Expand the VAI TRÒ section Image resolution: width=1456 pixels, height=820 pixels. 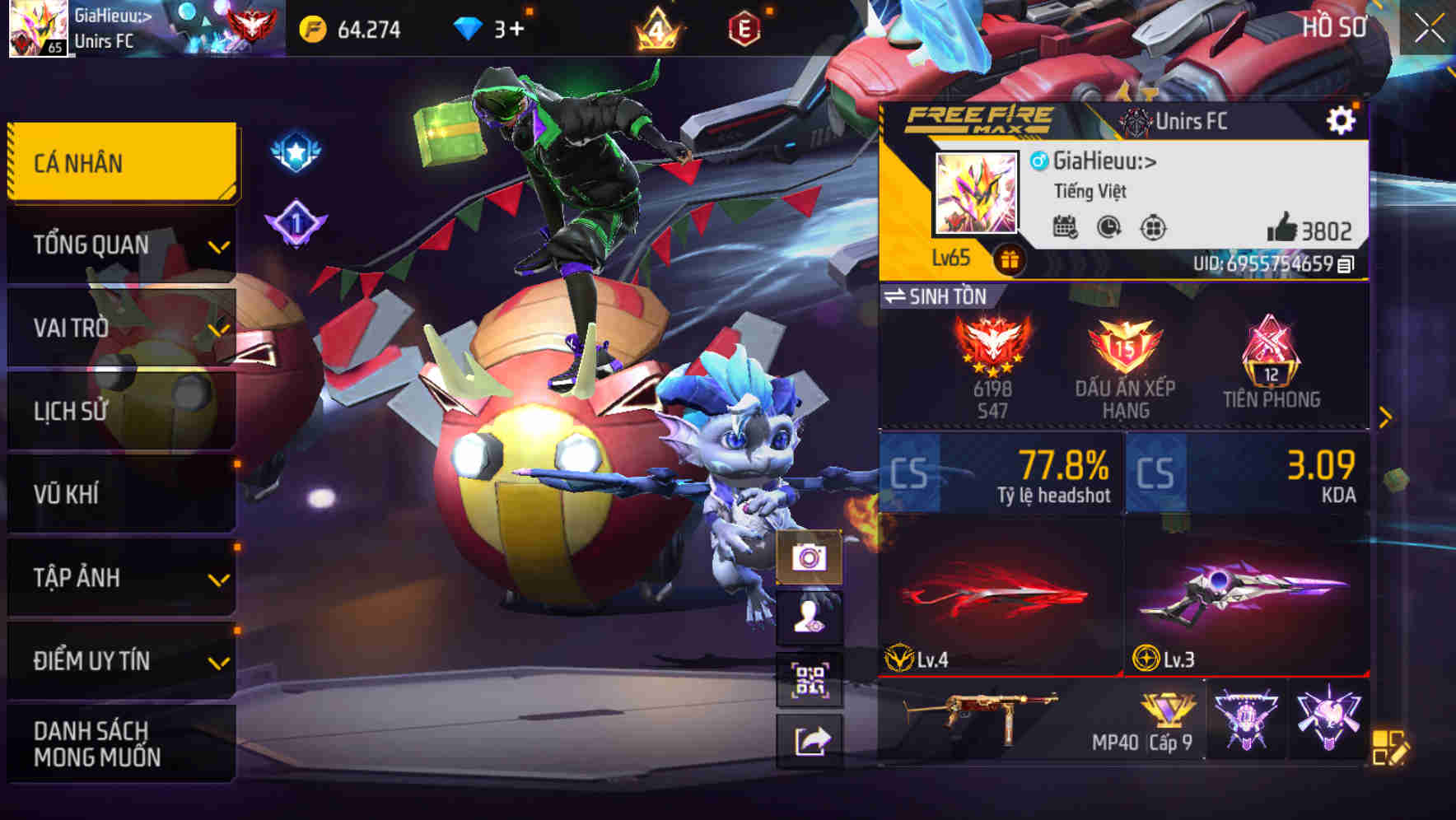pos(120,328)
